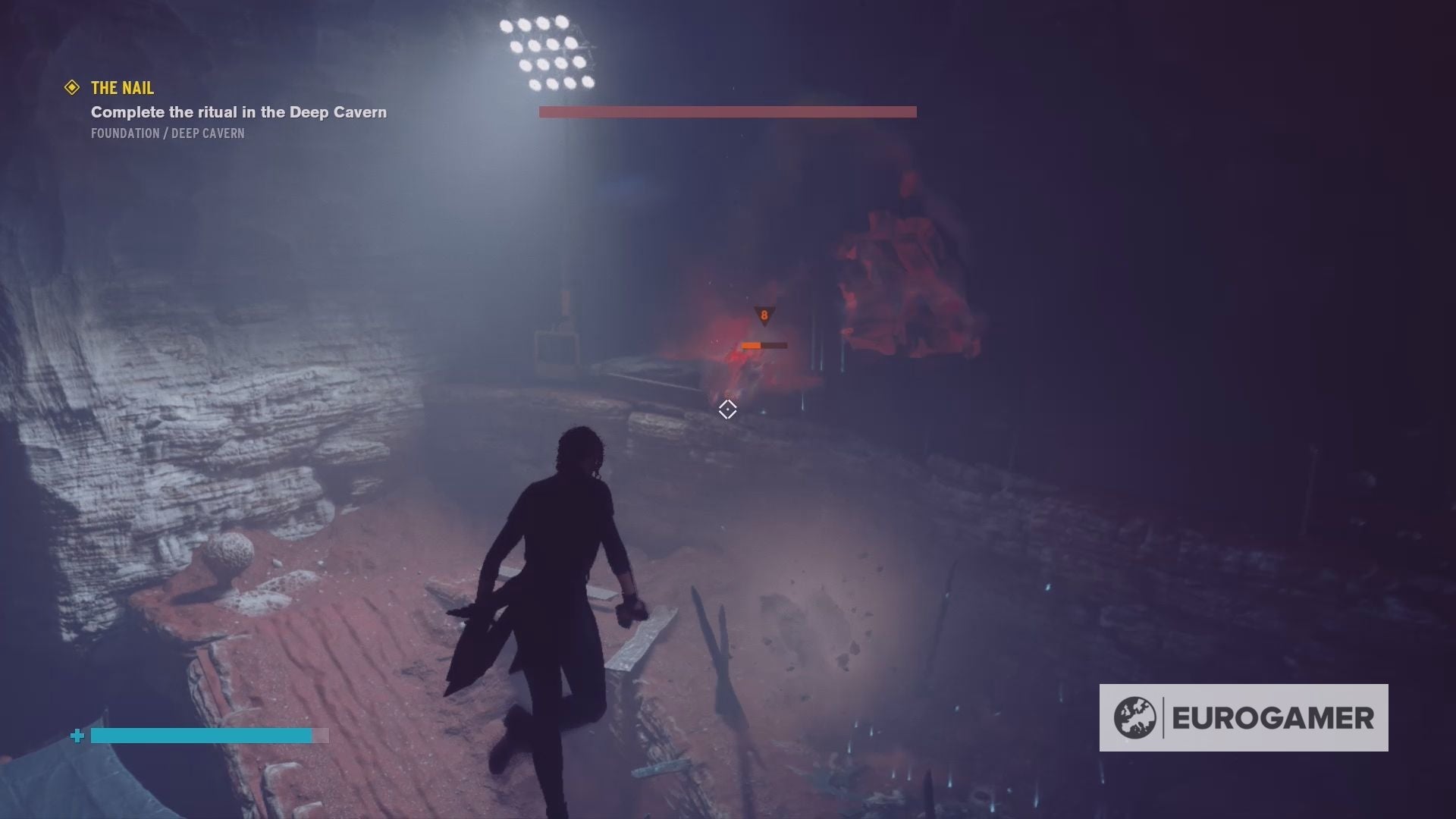This screenshot has height=819, width=1456.
Task: Collapse the FOUNDATION / DEEP CAVERN location label
Action: tap(167, 133)
